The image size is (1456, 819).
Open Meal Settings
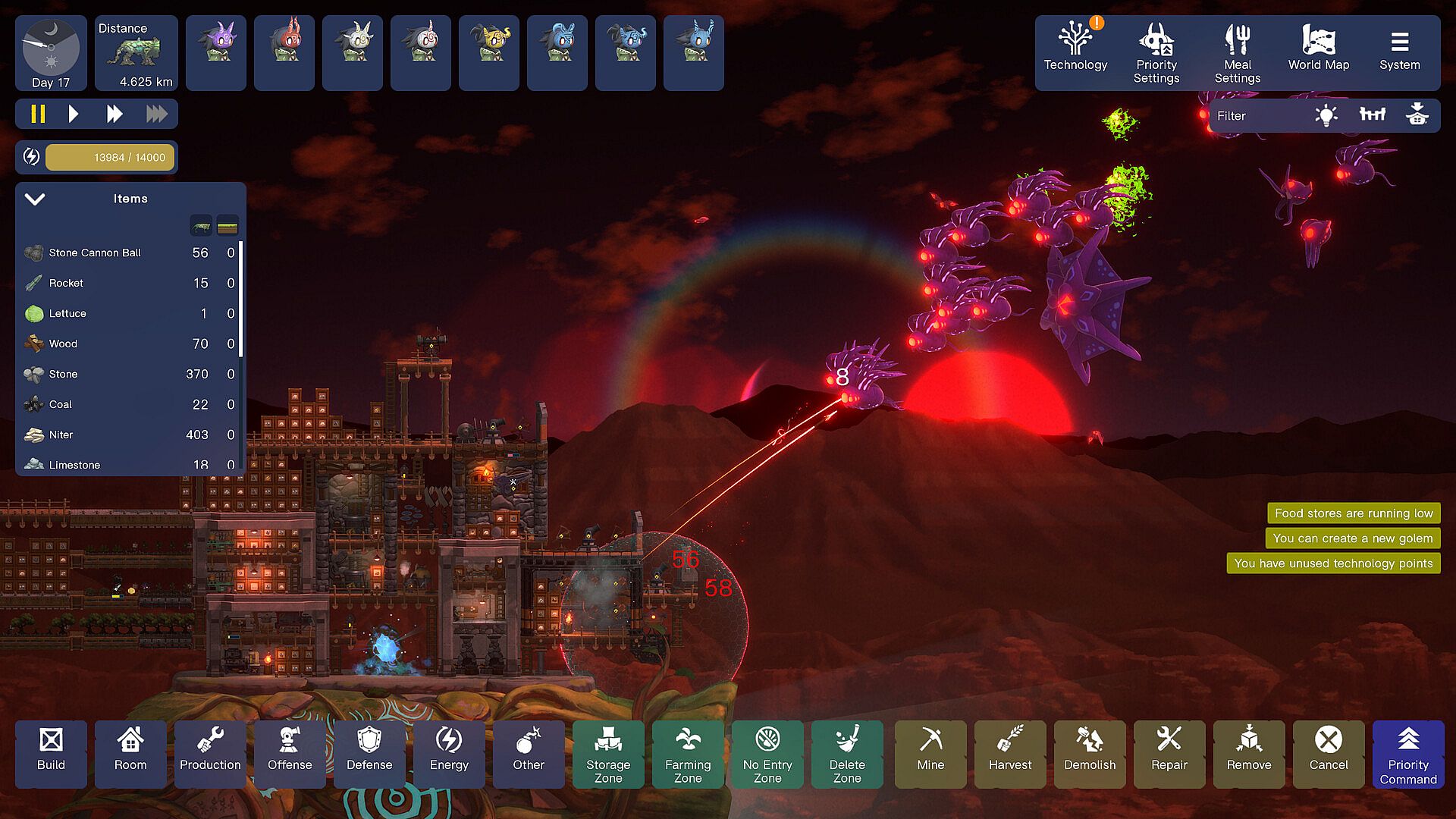[x=1237, y=52]
